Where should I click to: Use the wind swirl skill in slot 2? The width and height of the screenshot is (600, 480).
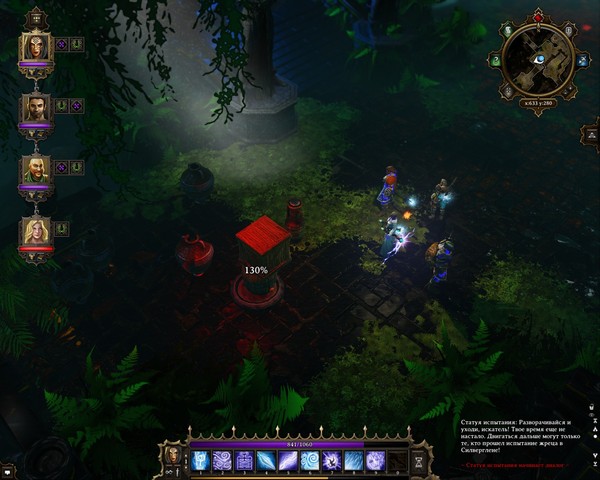(222, 460)
